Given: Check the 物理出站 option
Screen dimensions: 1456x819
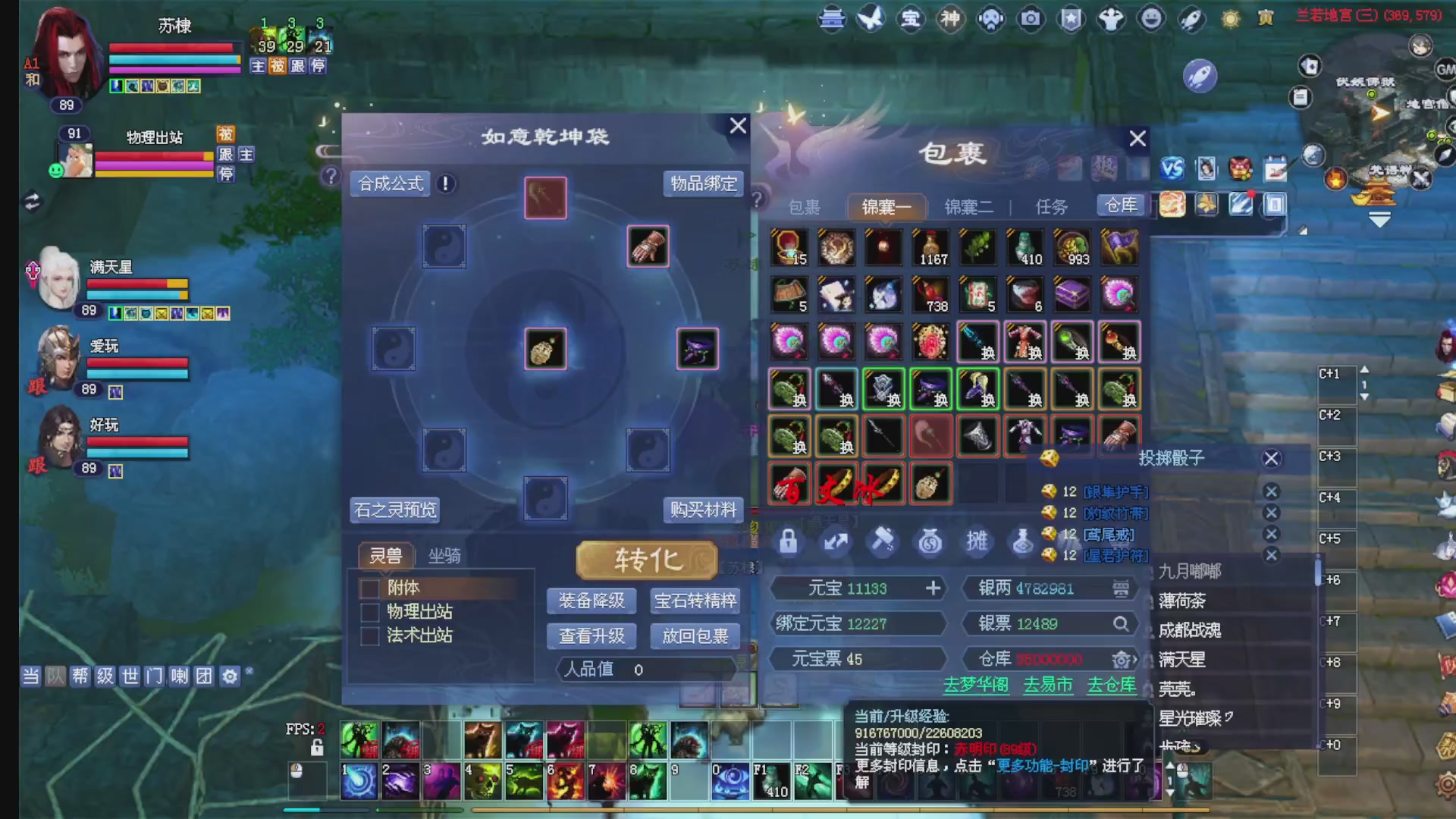Looking at the screenshot, I should pos(370,612).
